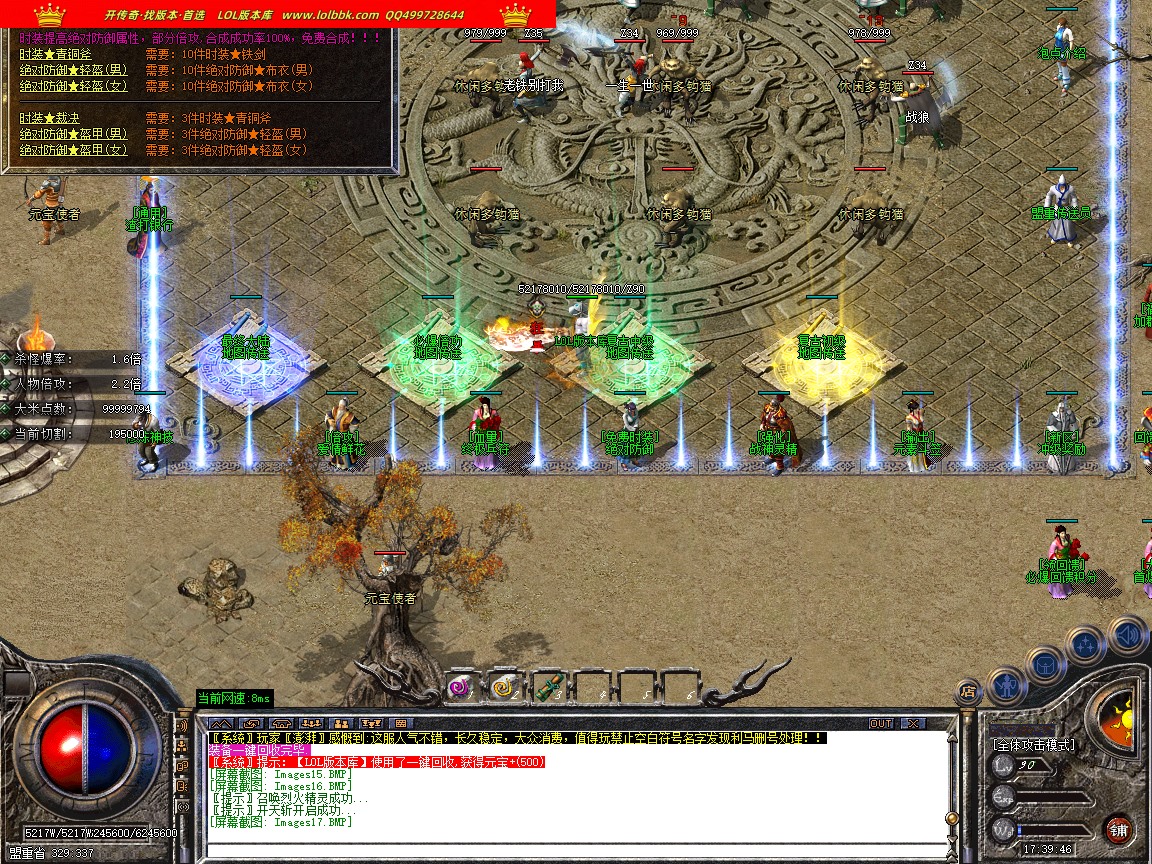The width and height of the screenshot is (1152, 864).
Task: Select the 时装★青铜斧 crafting link
Action: click(x=55, y=55)
